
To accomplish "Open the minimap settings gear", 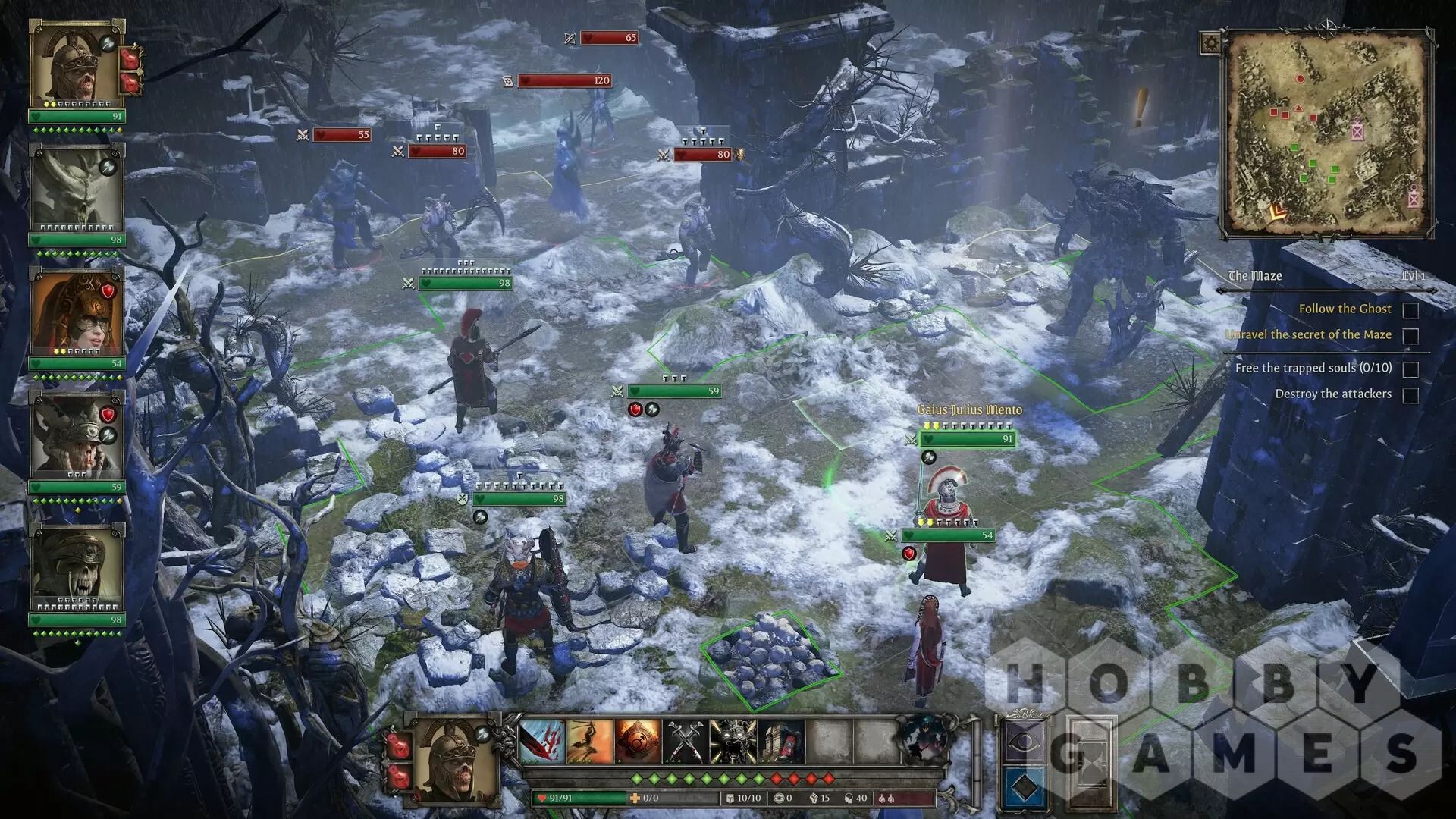I will click(x=1211, y=43).
